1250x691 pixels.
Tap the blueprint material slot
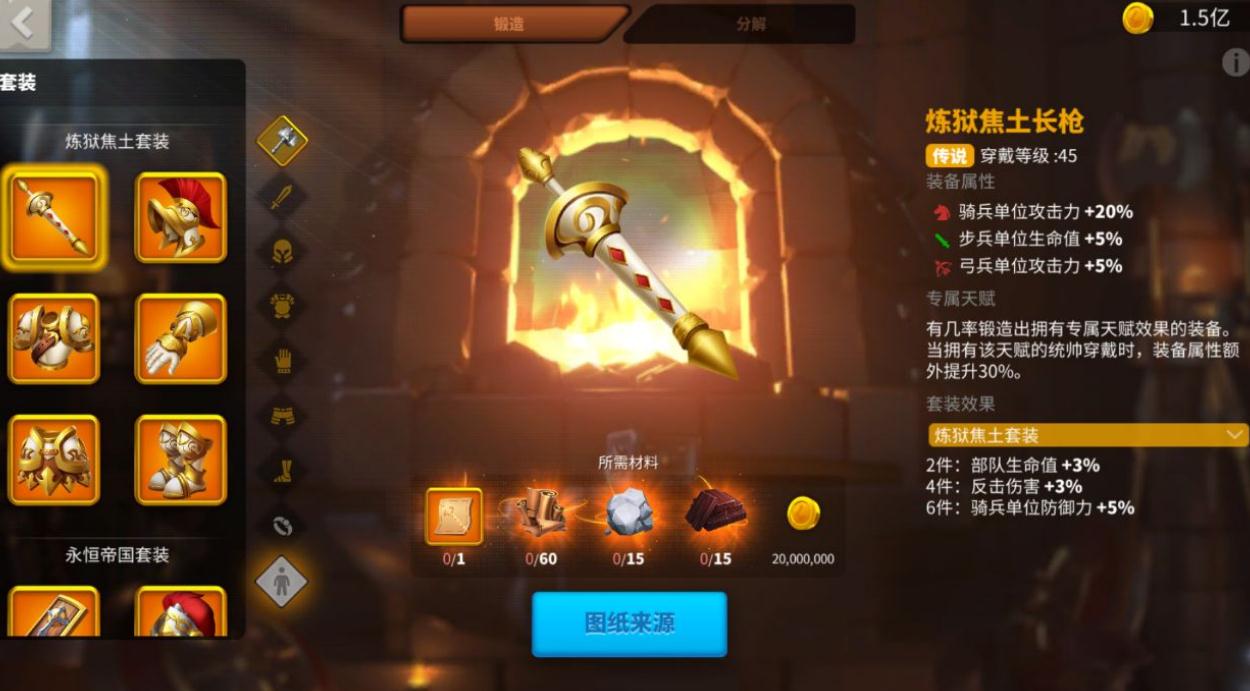pos(454,516)
